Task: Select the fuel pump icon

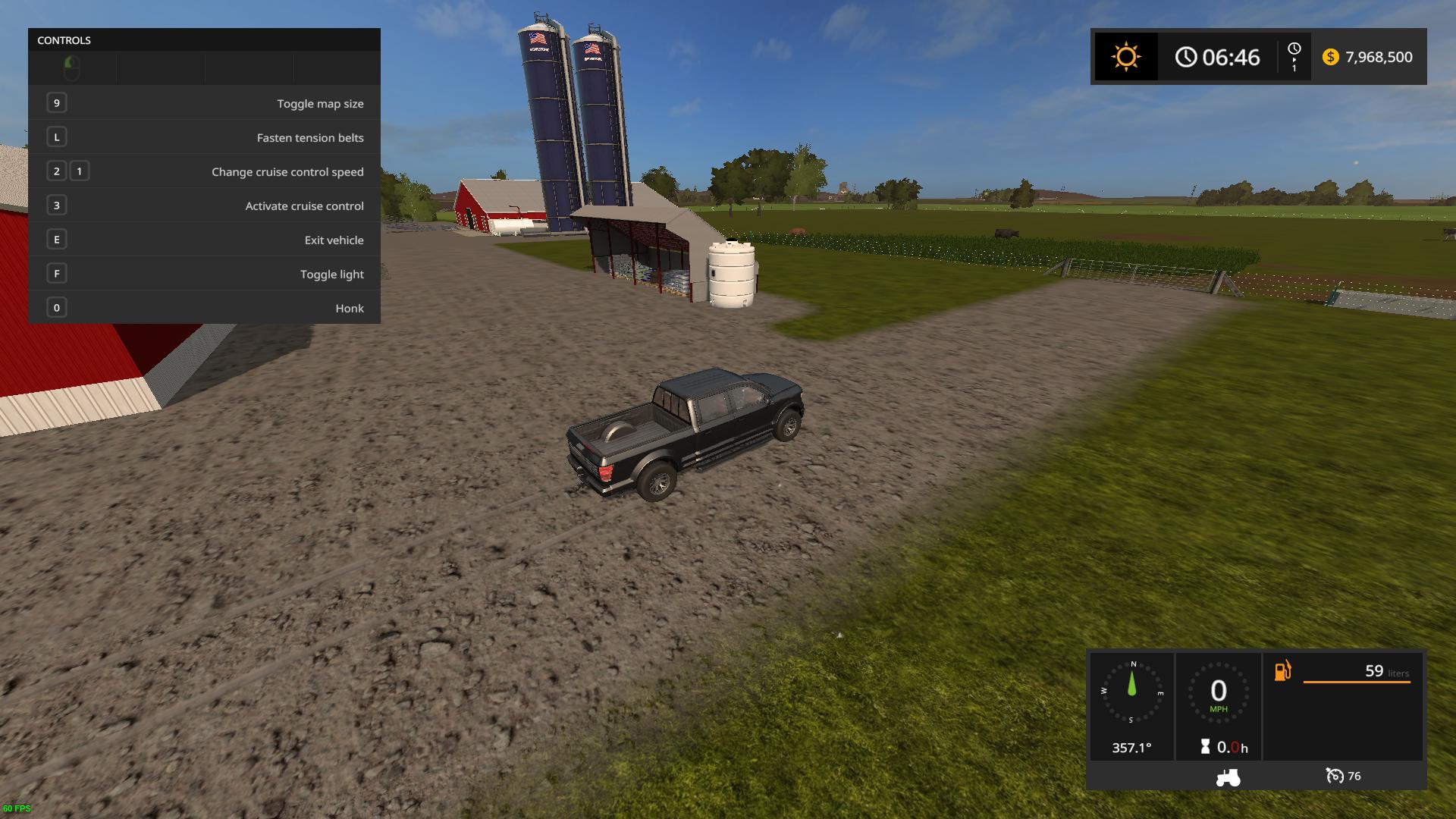Action: point(1282,671)
